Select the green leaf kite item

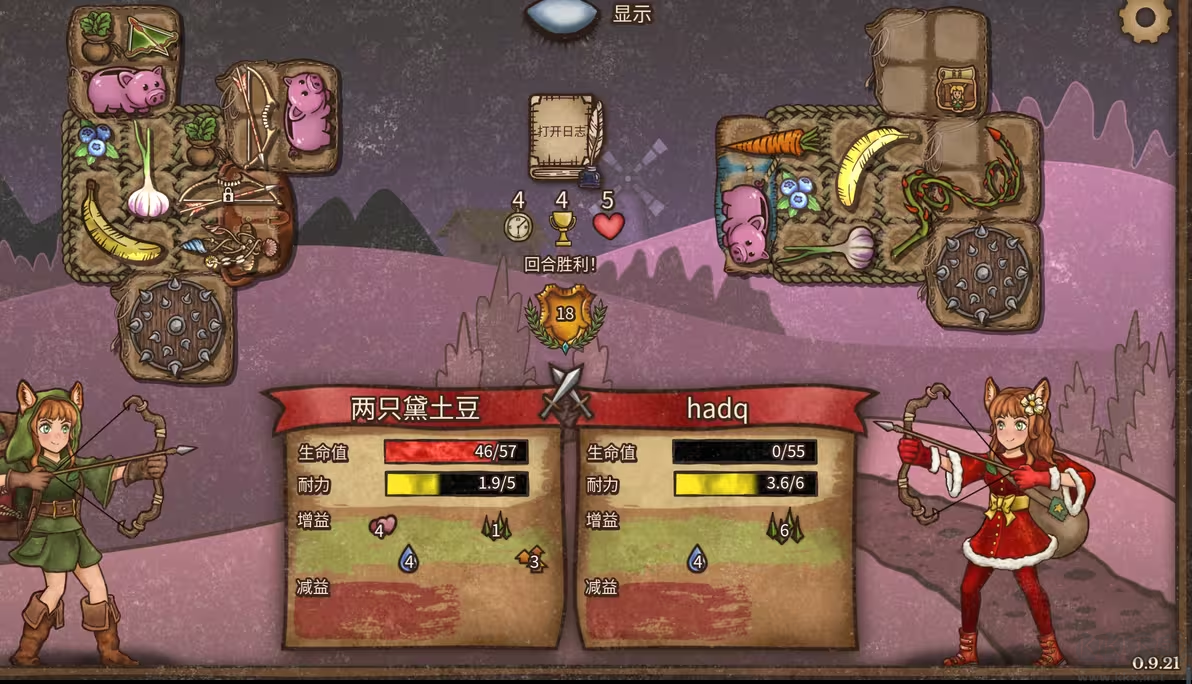click(152, 37)
